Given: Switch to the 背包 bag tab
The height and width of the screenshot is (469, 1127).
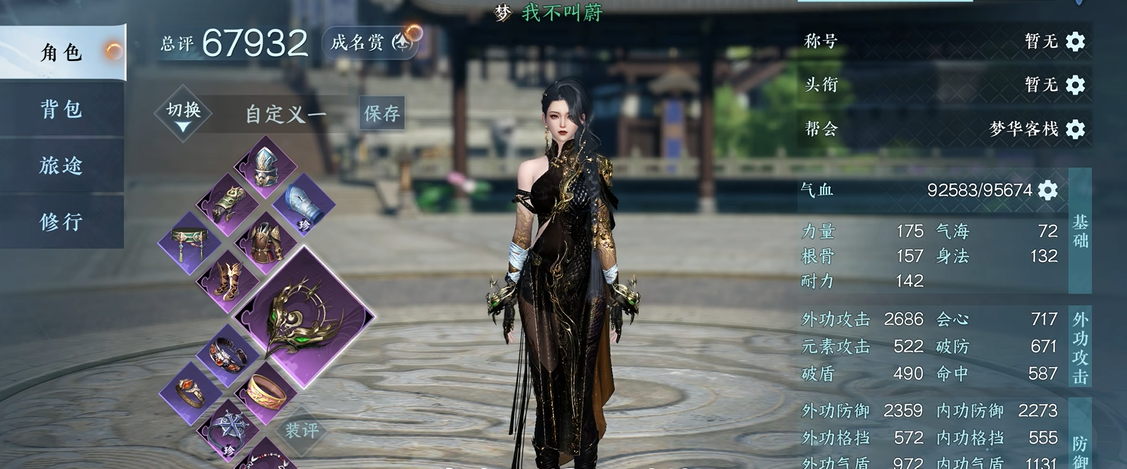Looking at the screenshot, I should tap(62, 109).
